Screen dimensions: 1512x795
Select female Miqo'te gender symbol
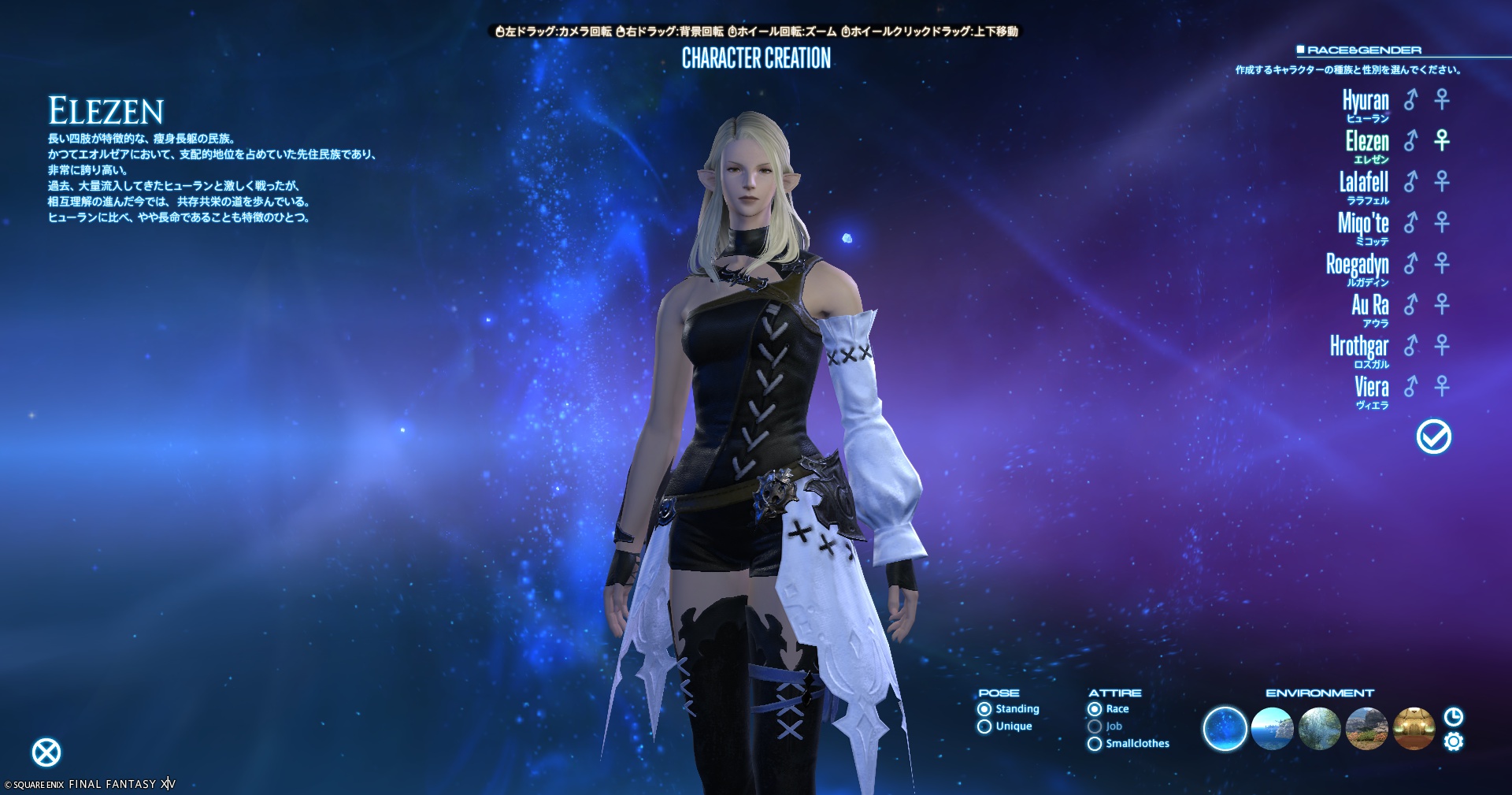pyautogui.click(x=1442, y=223)
